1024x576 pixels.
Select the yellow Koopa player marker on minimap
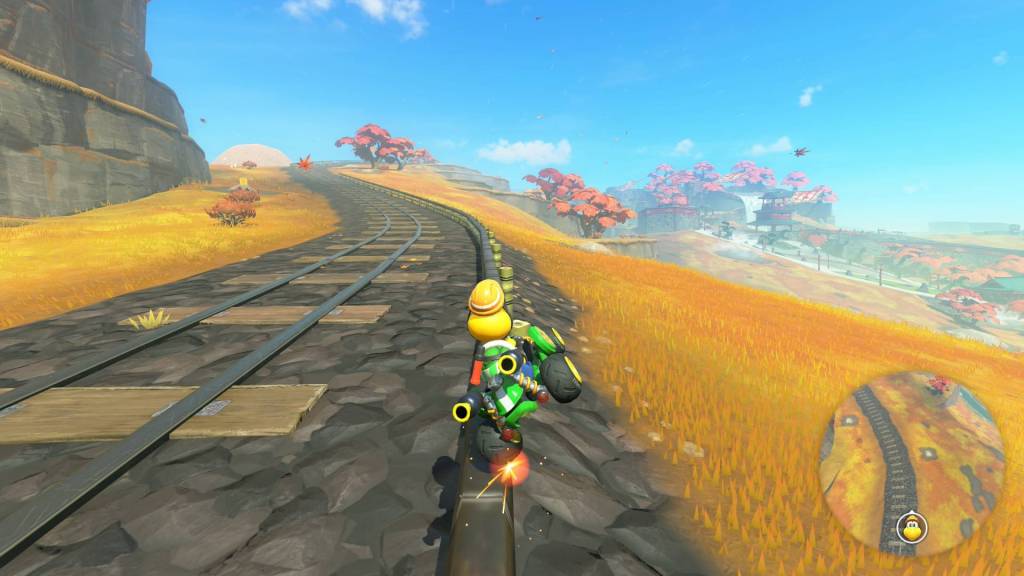pyautogui.click(x=910, y=527)
